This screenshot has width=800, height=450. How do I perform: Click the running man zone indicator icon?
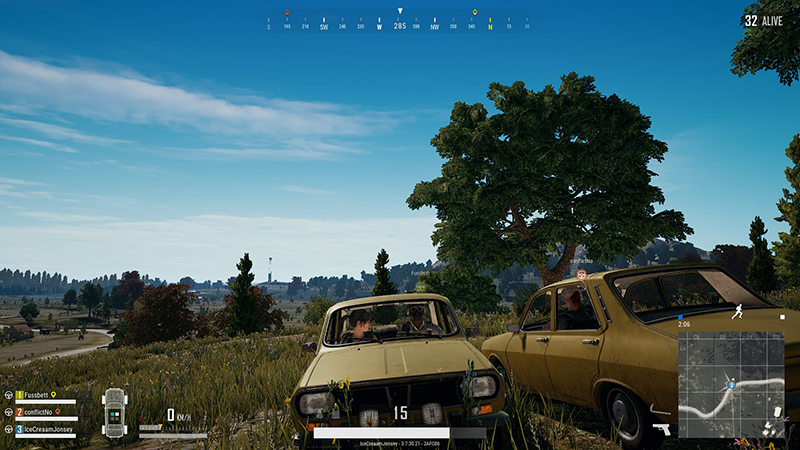(737, 311)
